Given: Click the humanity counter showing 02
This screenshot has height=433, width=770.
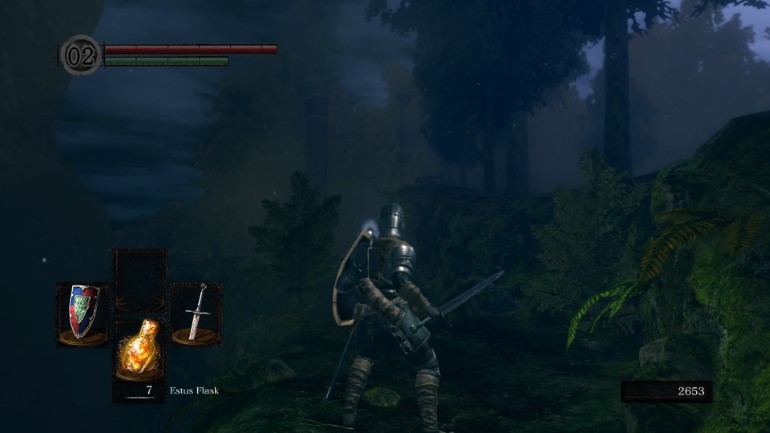Looking at the screenshot, I should 80,54.
